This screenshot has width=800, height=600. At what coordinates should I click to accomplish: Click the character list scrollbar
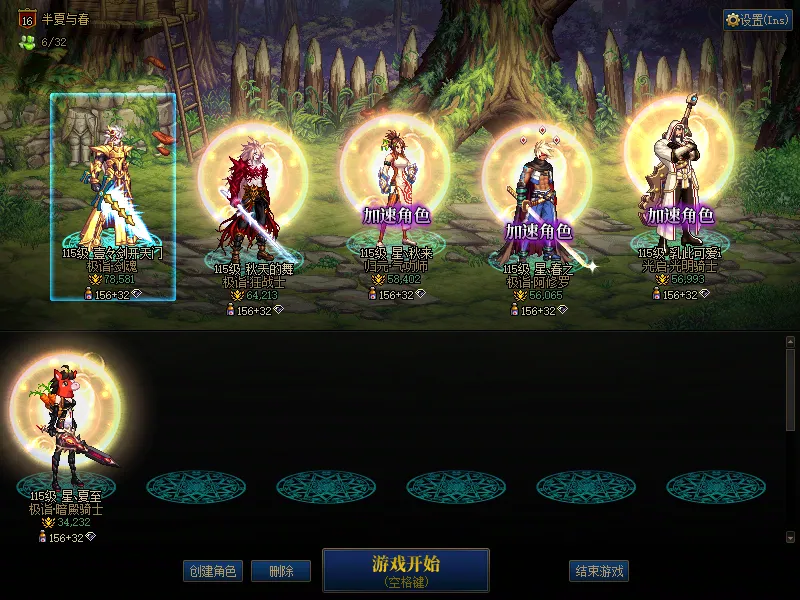790,390
